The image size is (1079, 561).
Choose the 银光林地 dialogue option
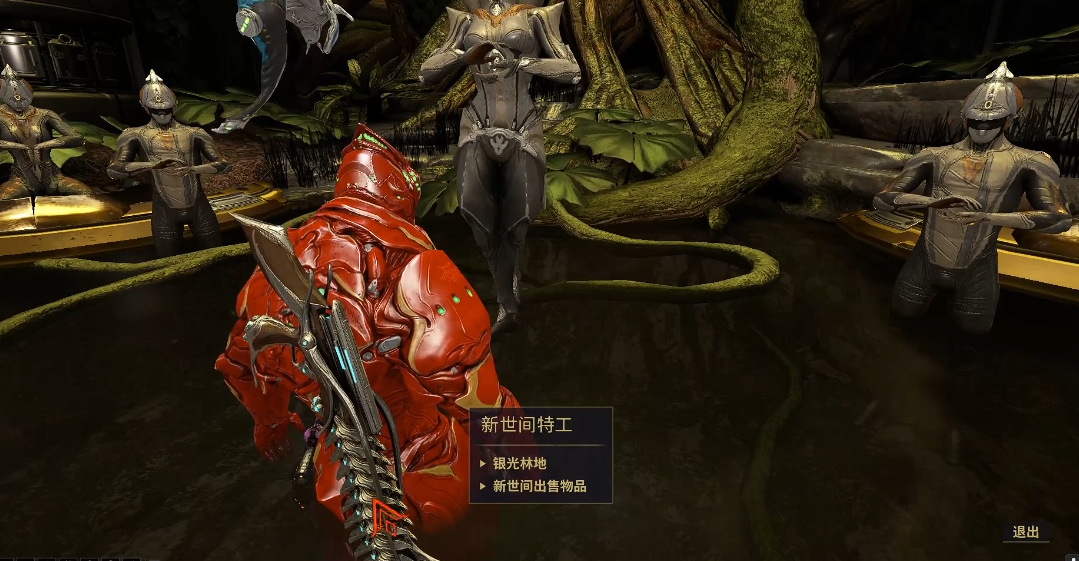[x=519, y=464]
